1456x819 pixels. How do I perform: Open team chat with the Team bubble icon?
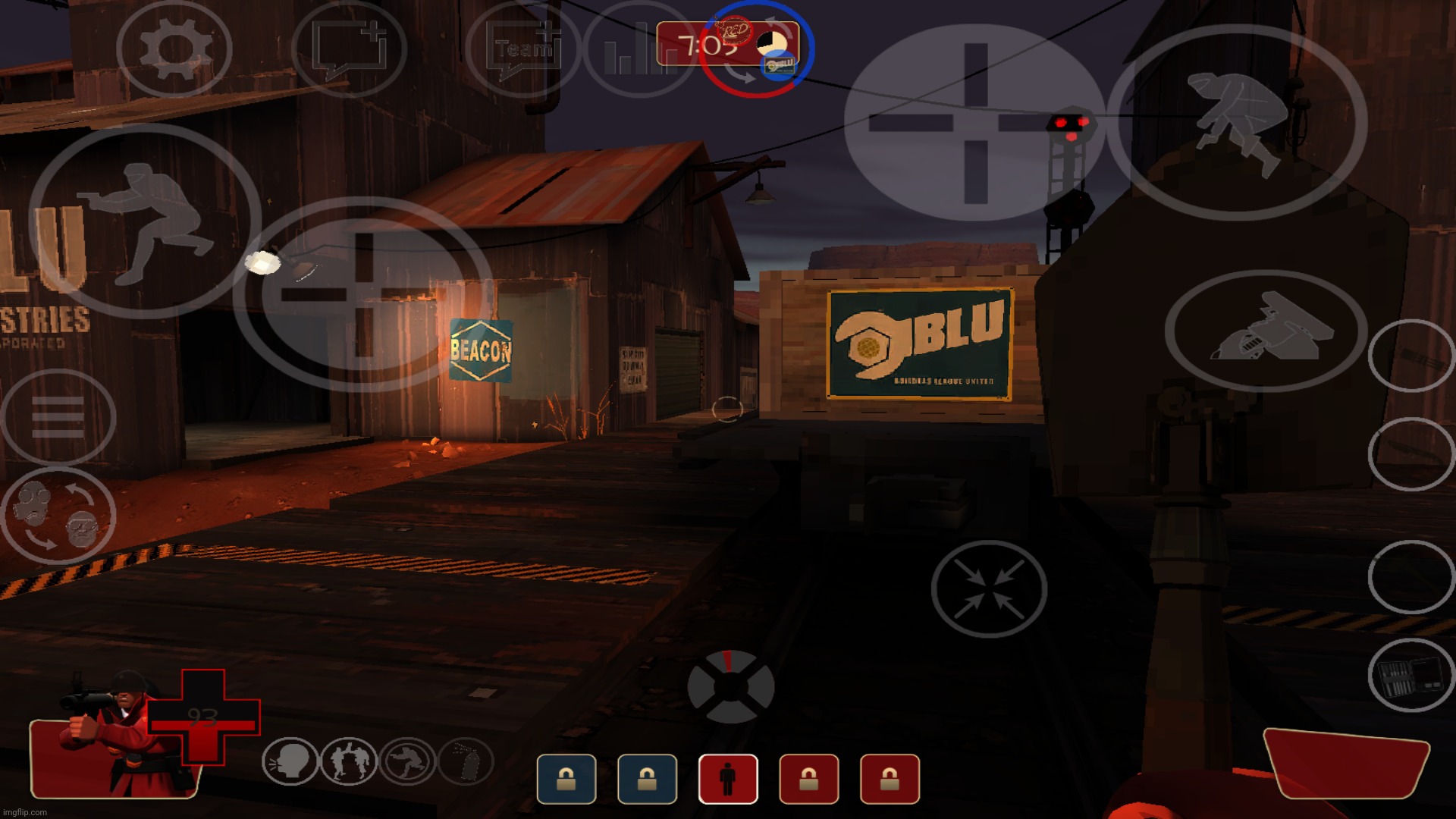tap(523, 49)
